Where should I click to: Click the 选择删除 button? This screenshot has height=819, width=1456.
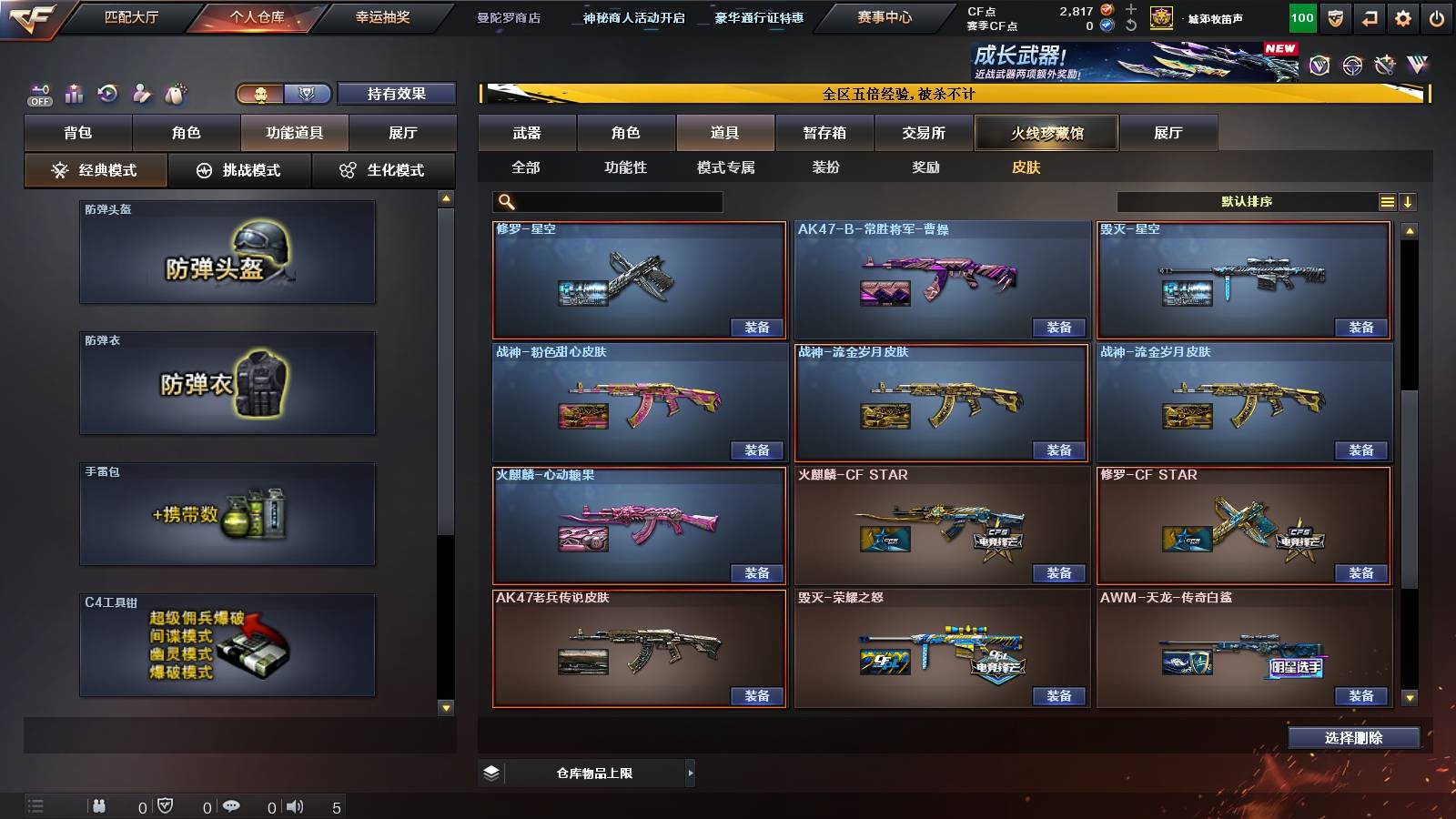(1353, 738)
